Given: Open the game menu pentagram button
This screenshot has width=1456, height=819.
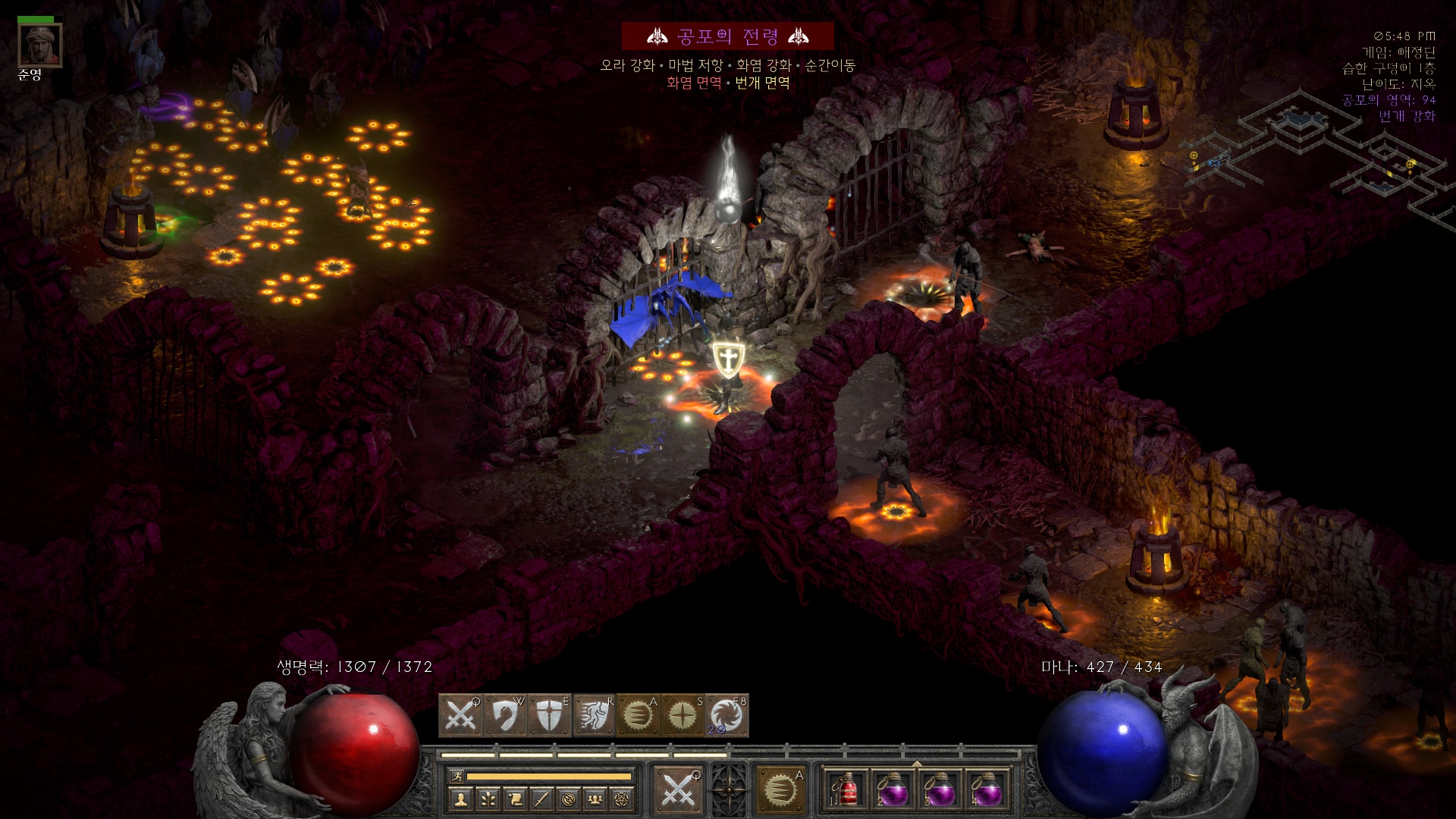Looking at the screenshot, I should 623,799.
